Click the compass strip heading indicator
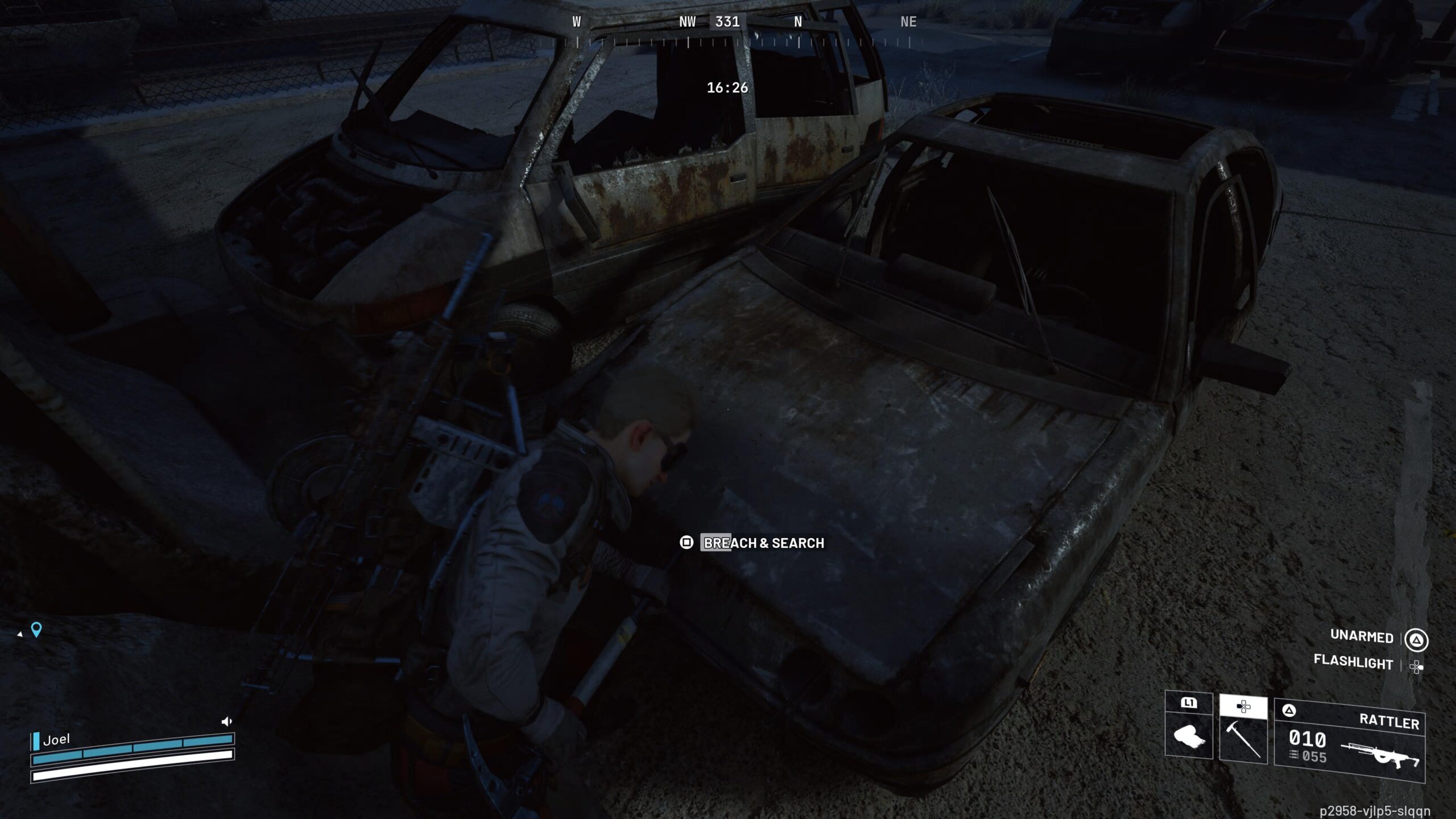Viewport: 1456px width, 819px height. pos(727,22)
